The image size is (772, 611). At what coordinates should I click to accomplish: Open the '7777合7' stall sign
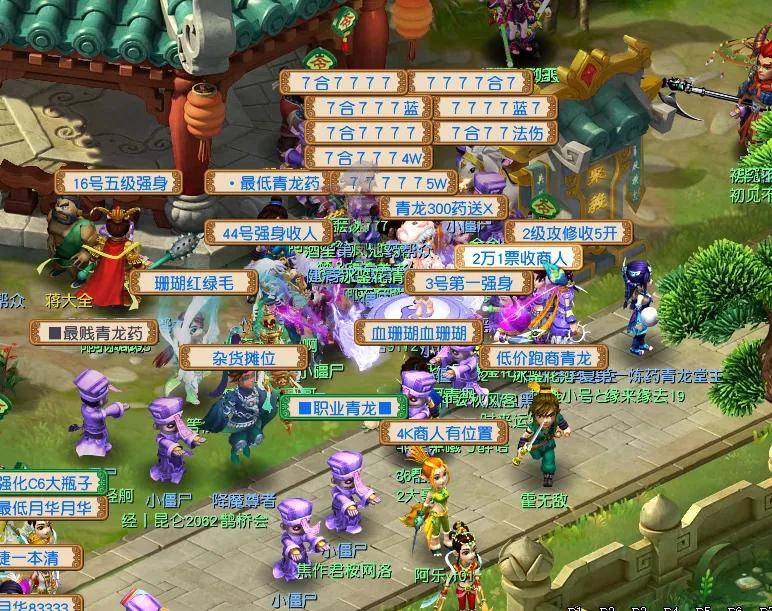coord(469,83)
